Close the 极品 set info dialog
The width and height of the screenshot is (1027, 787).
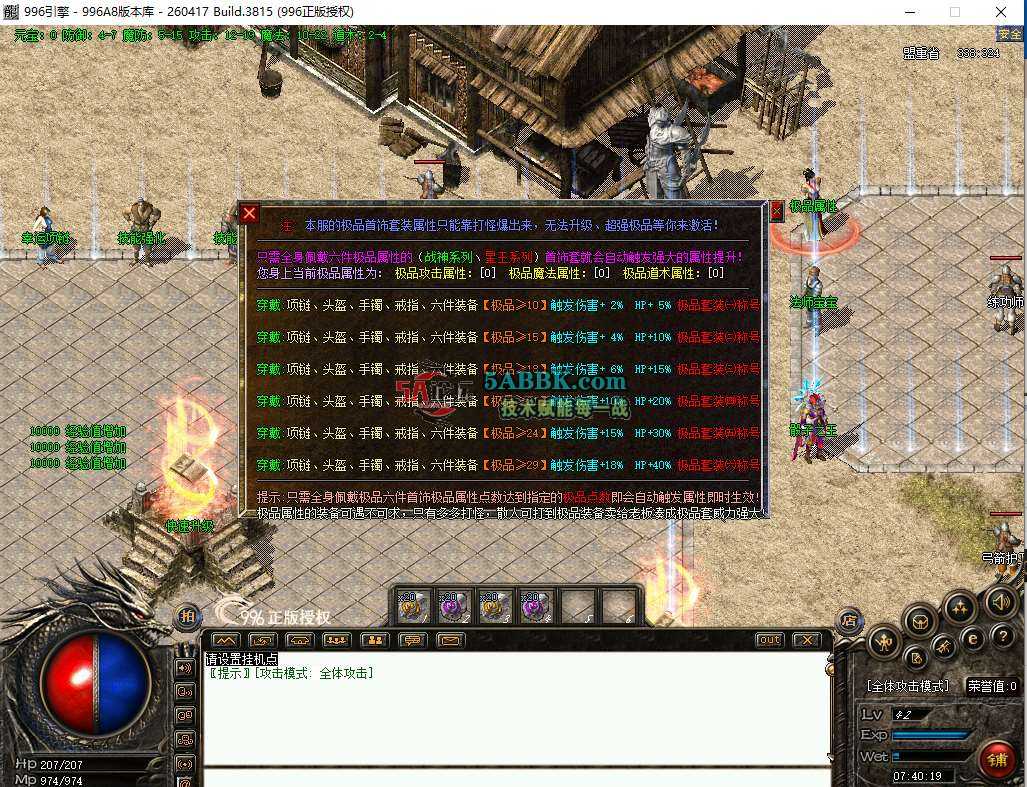coord(250,213)
